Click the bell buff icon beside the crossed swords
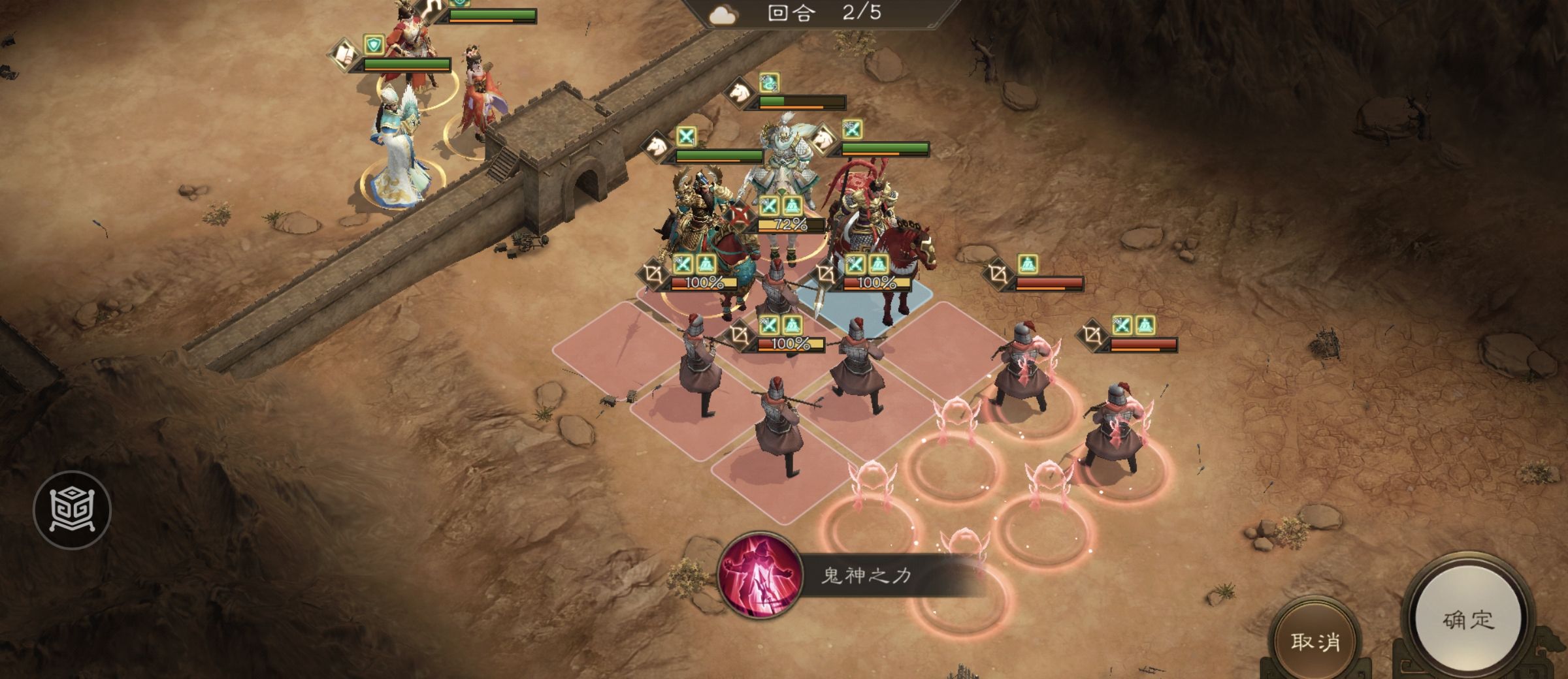The height and width of the screenshot is (679, 1568). 792,206
